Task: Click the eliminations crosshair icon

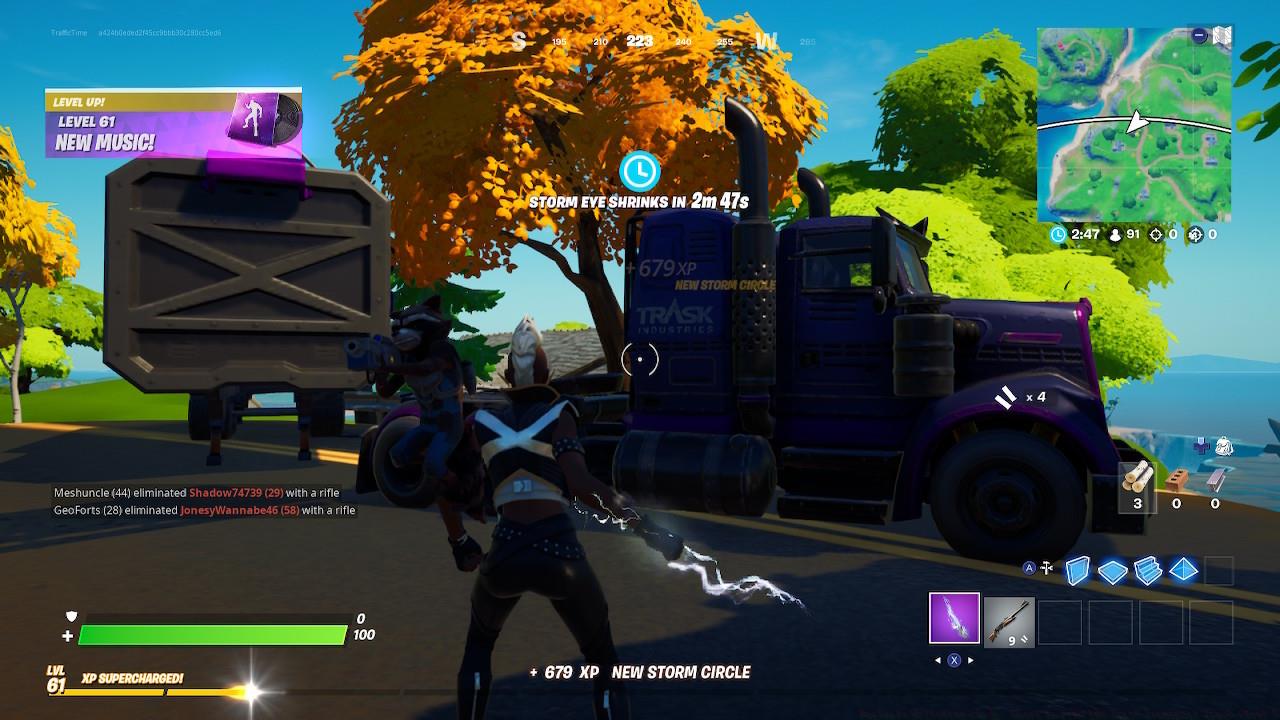Action: click(1157, 235)
